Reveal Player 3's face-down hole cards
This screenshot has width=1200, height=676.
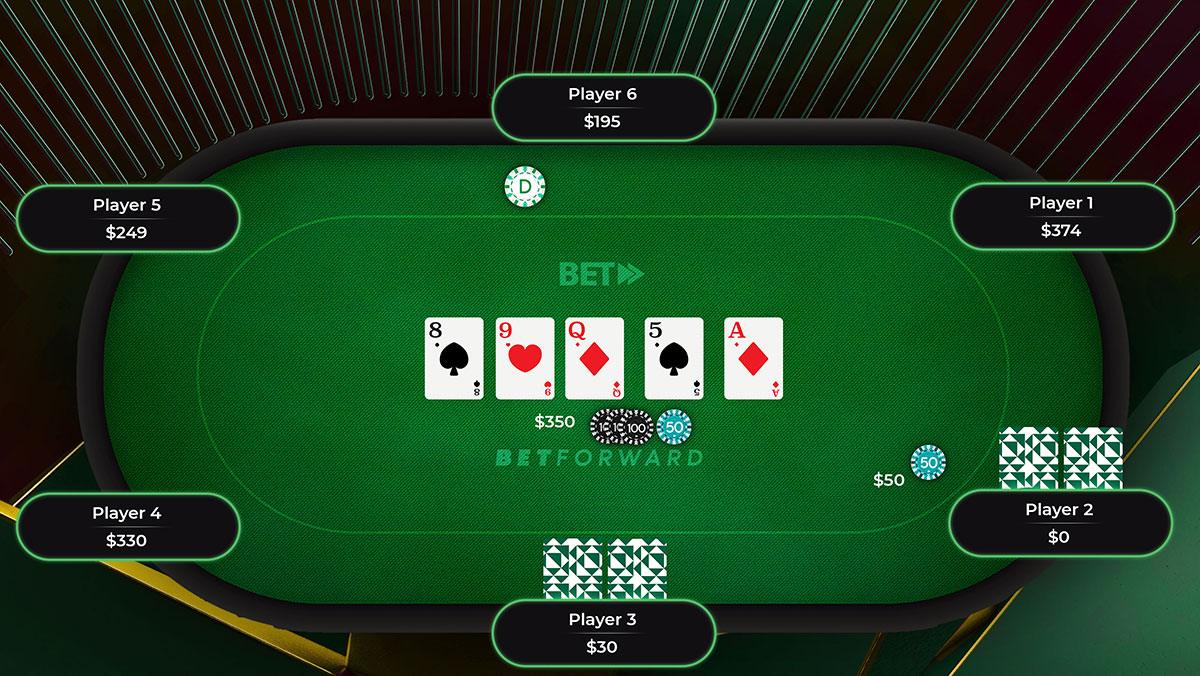pos(604,569)
